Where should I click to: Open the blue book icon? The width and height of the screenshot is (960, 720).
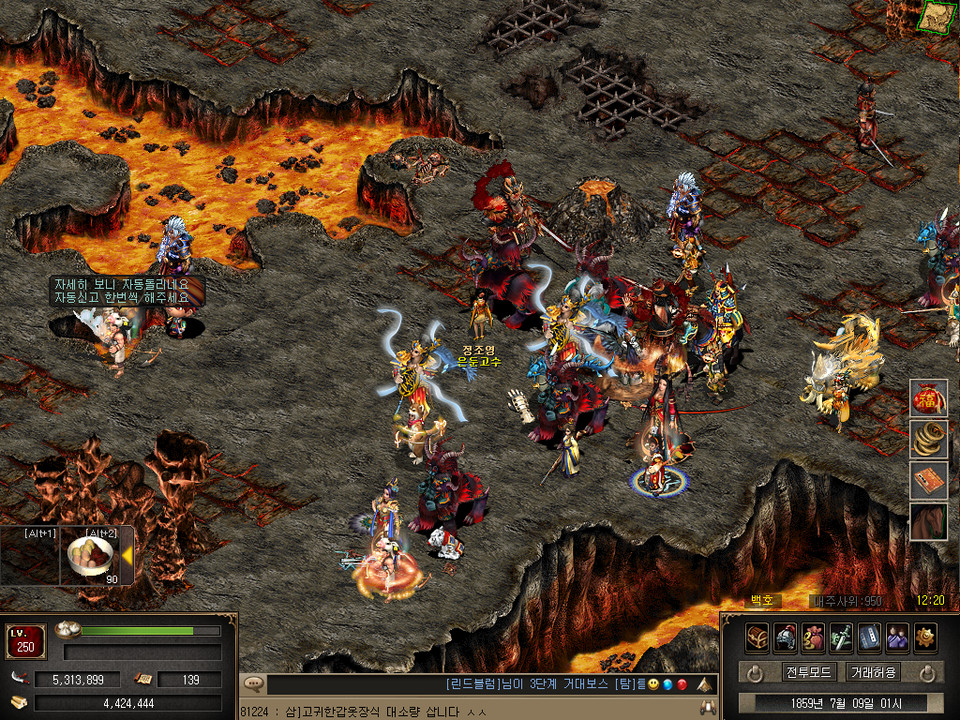869,637
